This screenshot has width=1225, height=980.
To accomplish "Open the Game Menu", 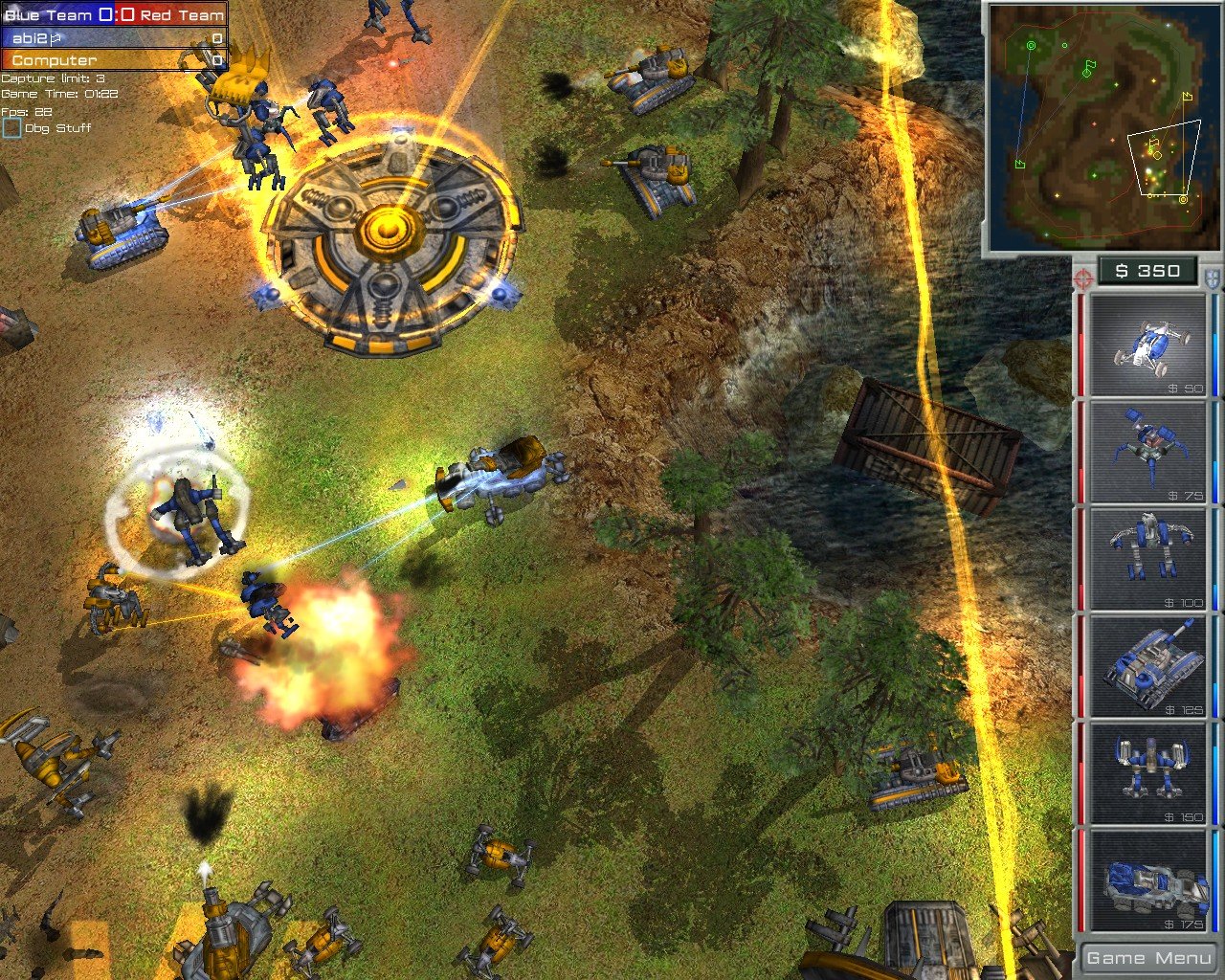I will pos(1147,957).
